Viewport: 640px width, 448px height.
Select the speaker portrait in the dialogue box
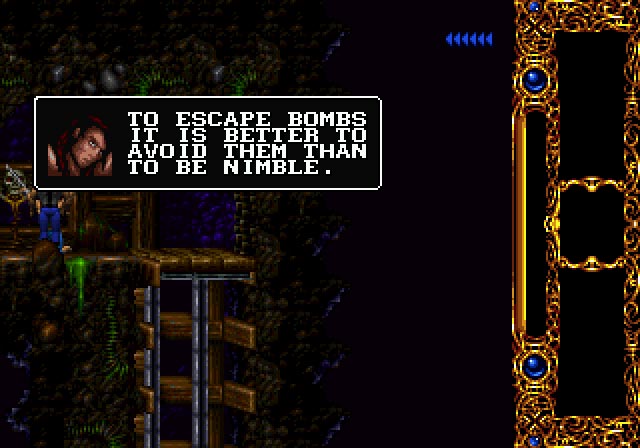77,143
